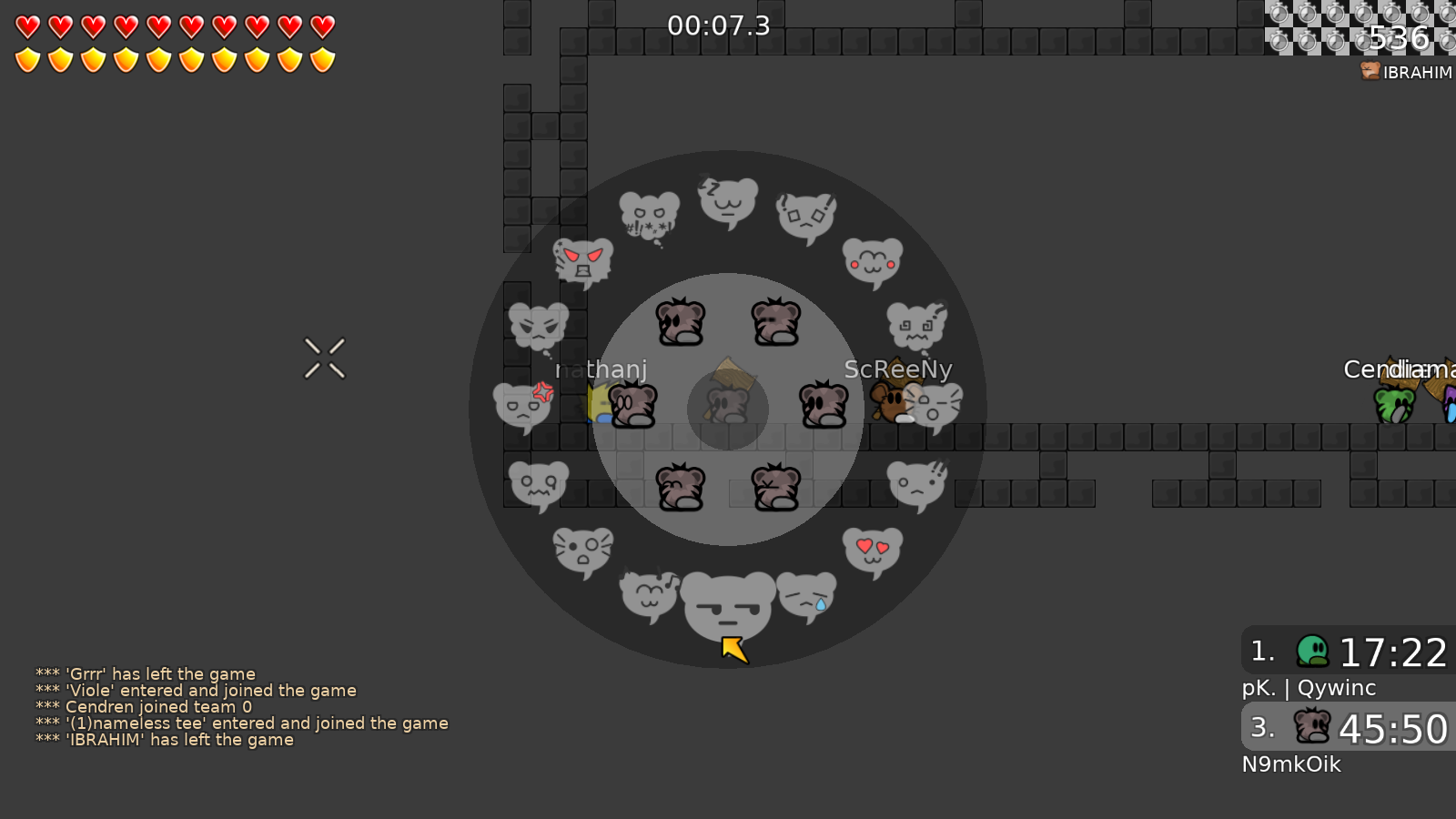Select the blushing happy emote
Image resolution: width=1456 pixels, height=819 pixels.
coord(871,263)
